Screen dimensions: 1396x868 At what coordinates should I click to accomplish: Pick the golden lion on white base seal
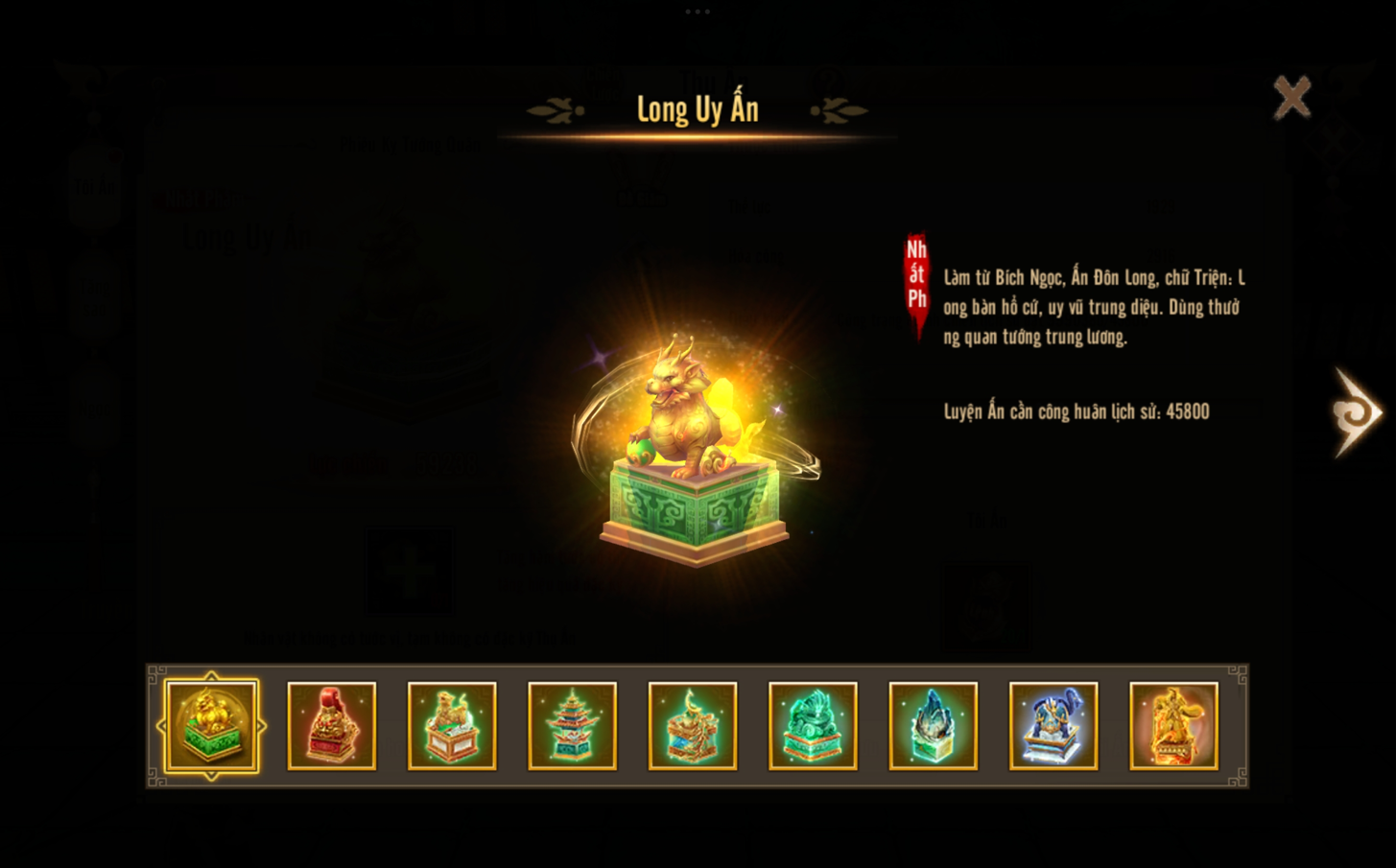tap(452, 726)
